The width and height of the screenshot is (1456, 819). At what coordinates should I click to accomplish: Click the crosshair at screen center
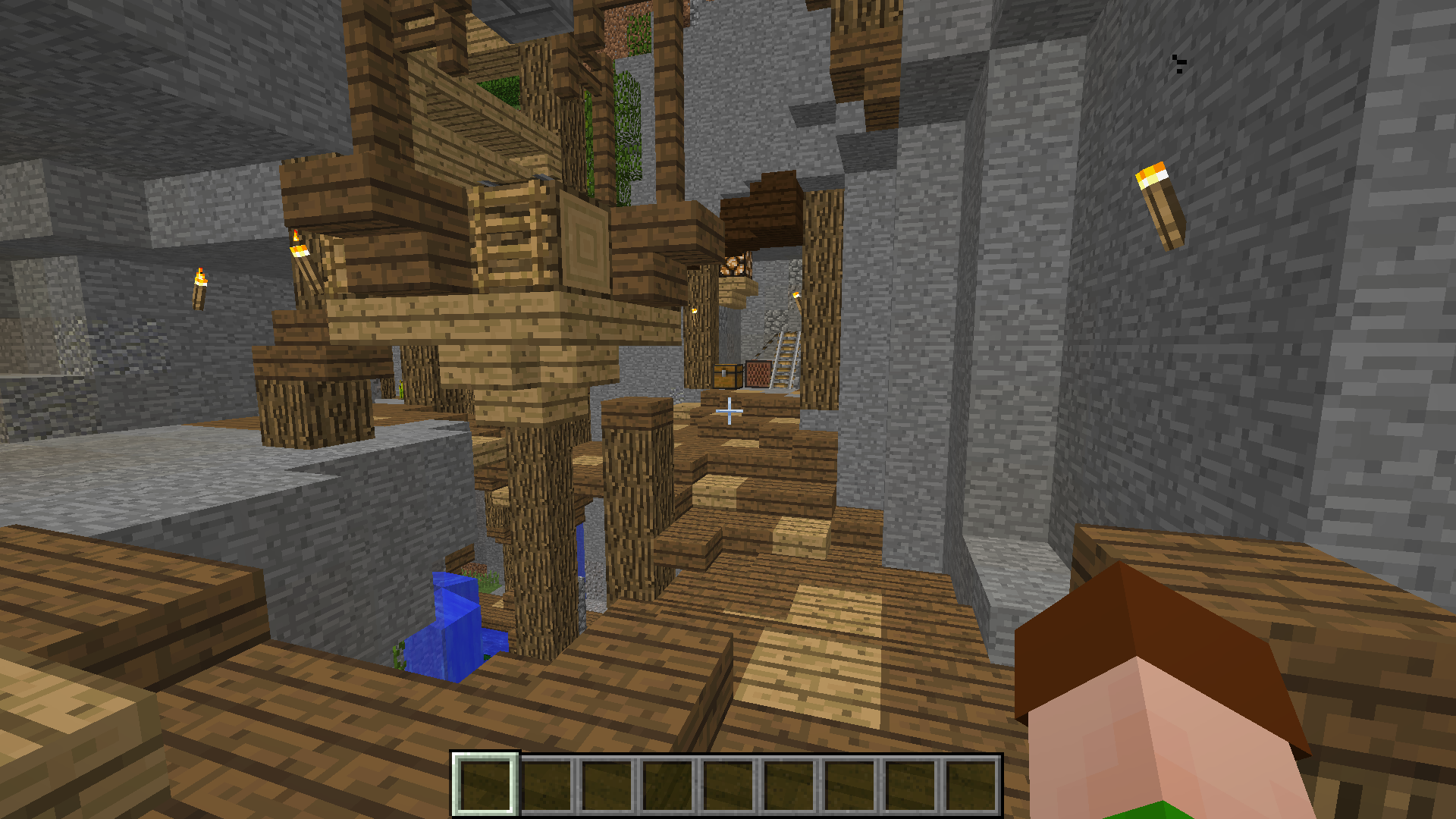728,409
